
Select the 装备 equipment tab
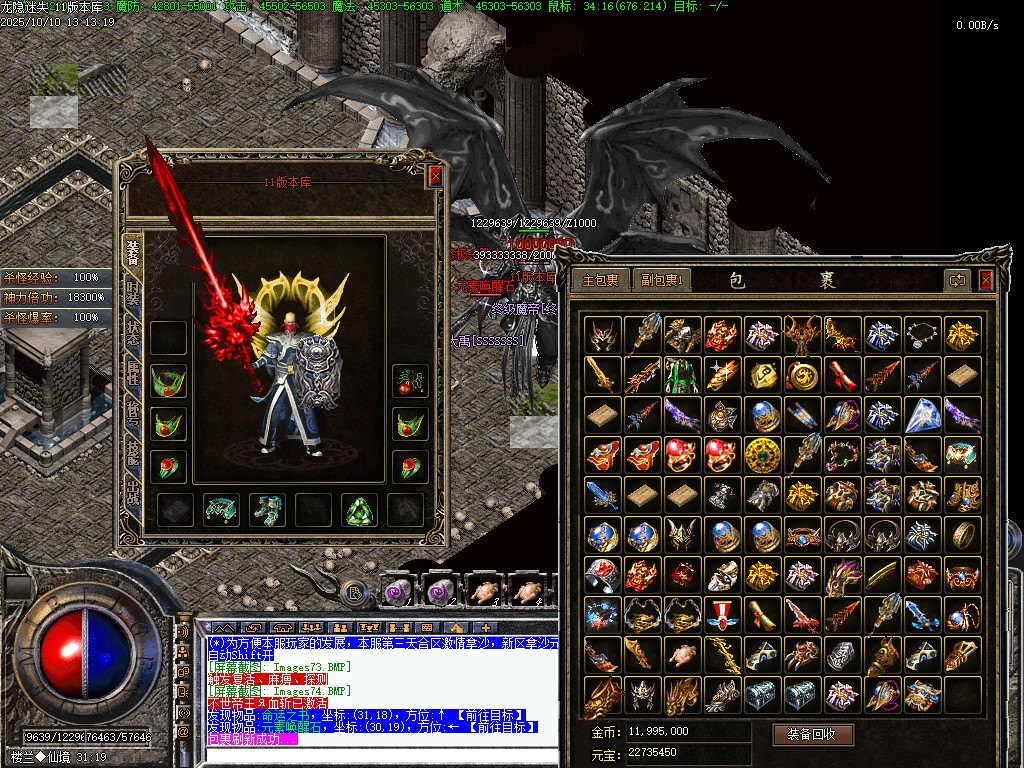[132, 250]
